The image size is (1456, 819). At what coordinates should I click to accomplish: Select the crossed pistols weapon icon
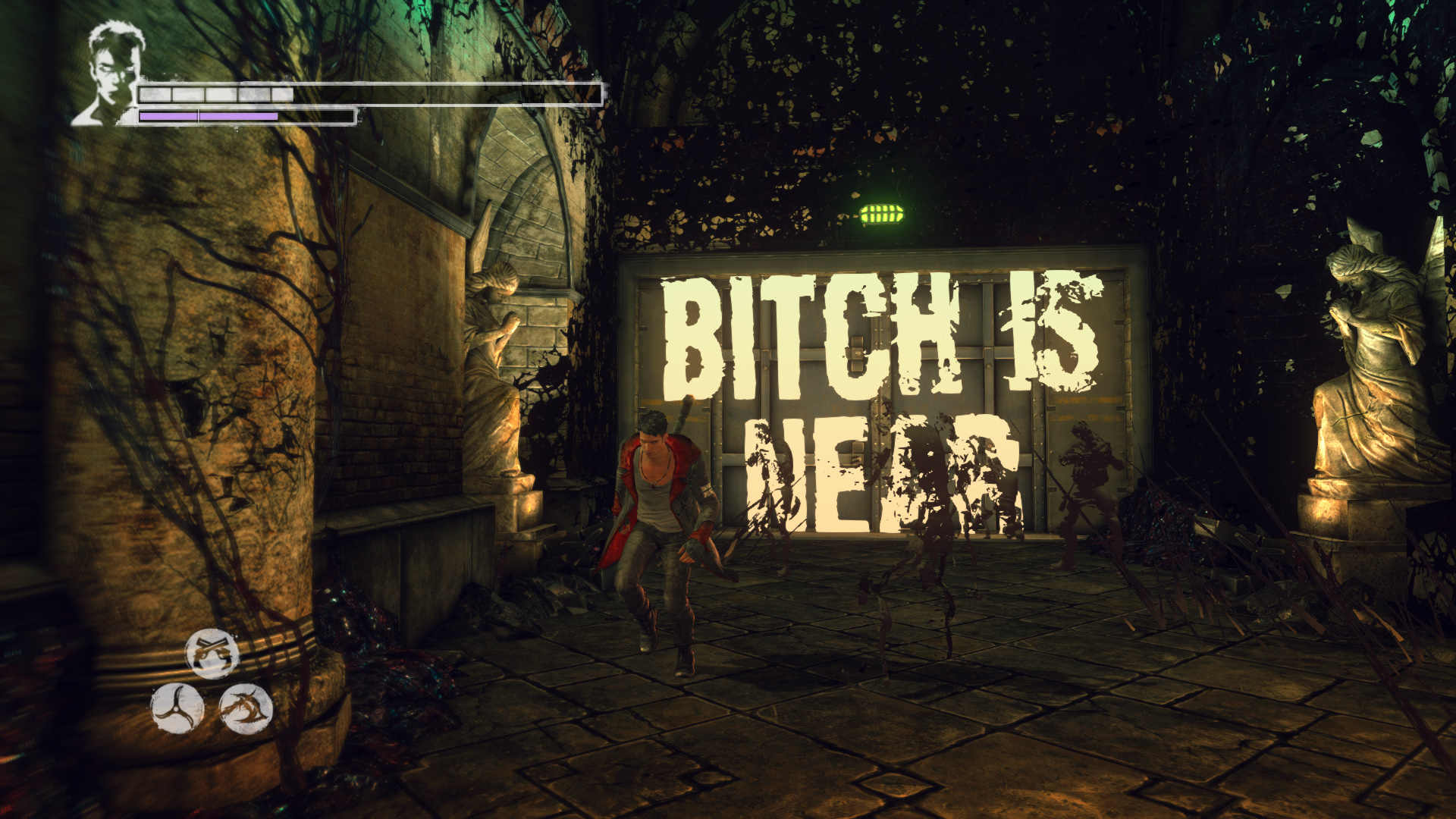212,654
